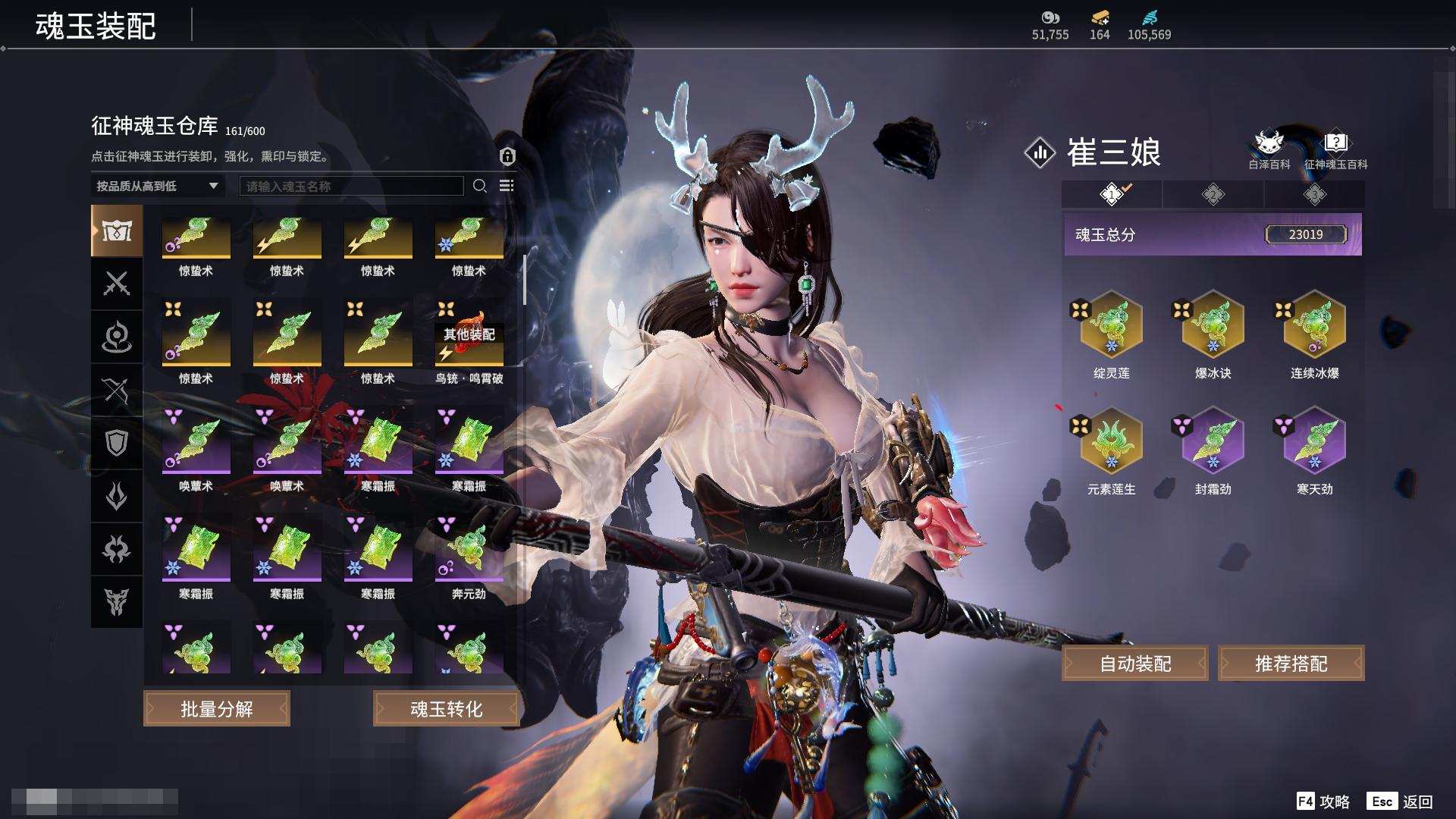Open 魂玉转化 soul jade conversion

(x=446, y=709)
